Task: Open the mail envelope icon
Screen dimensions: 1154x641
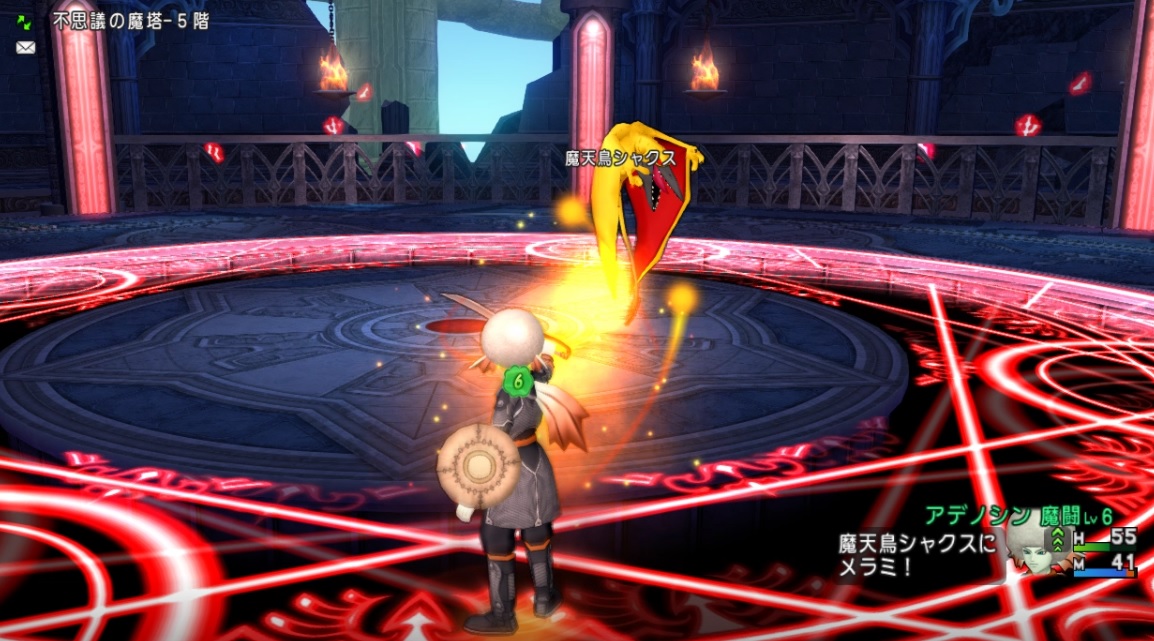Action: tap(25, 47)
